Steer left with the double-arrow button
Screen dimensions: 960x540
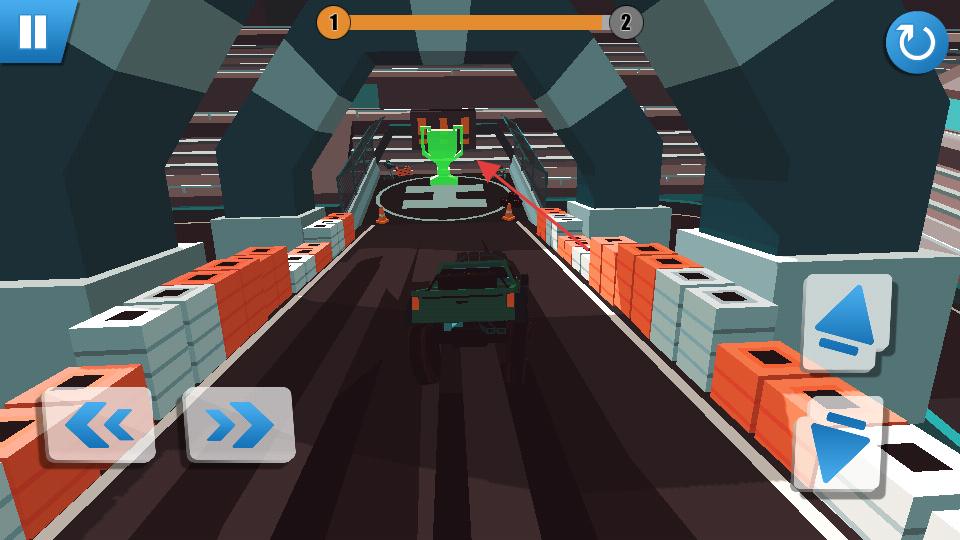99,425
